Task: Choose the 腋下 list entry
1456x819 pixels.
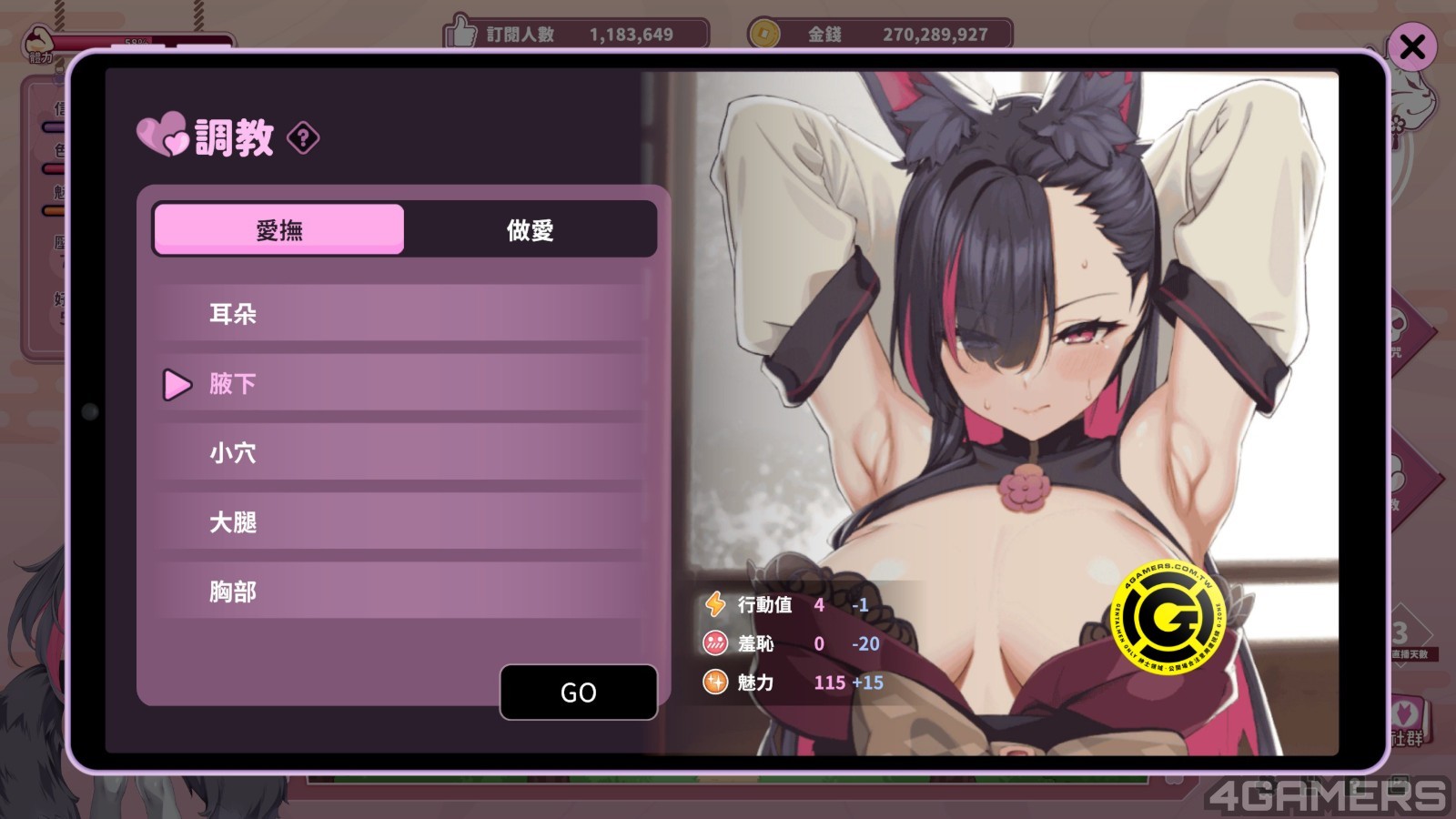Action: pyautogui.click(x=400, y=384)
